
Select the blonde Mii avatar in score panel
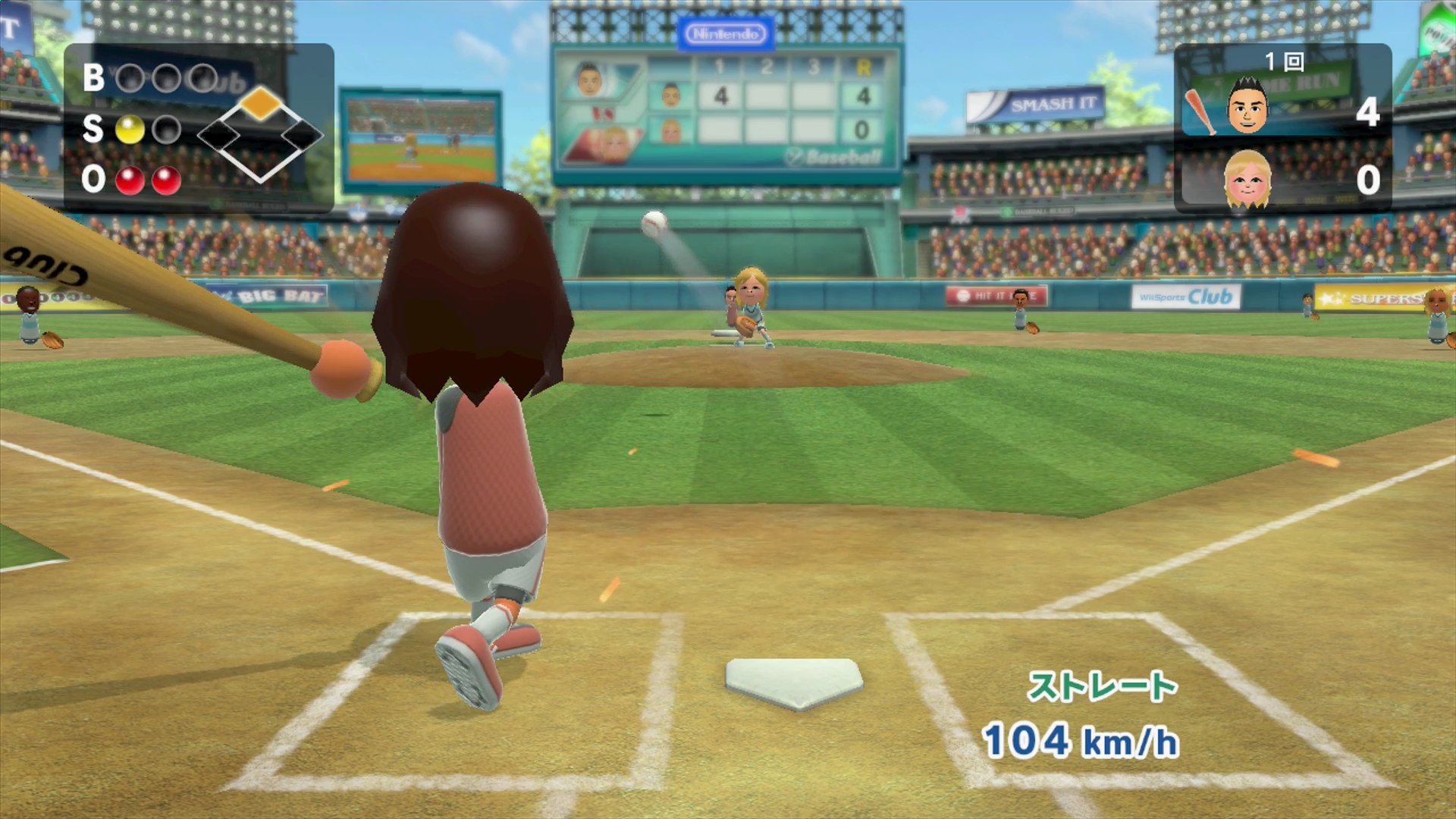[x=1247, y=180]
